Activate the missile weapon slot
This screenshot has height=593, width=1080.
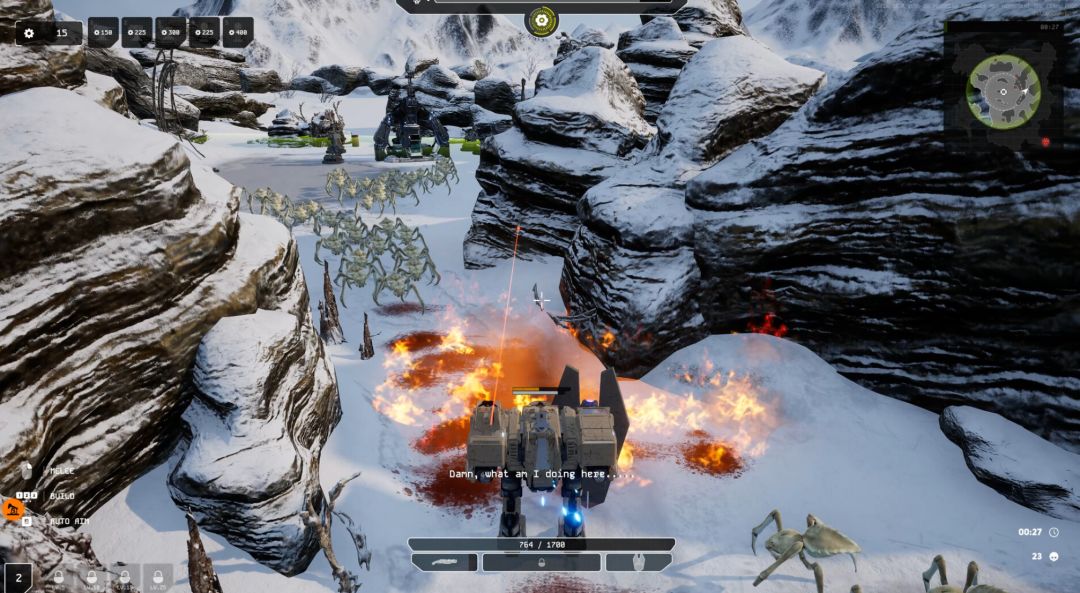click(x=445, y=562)
